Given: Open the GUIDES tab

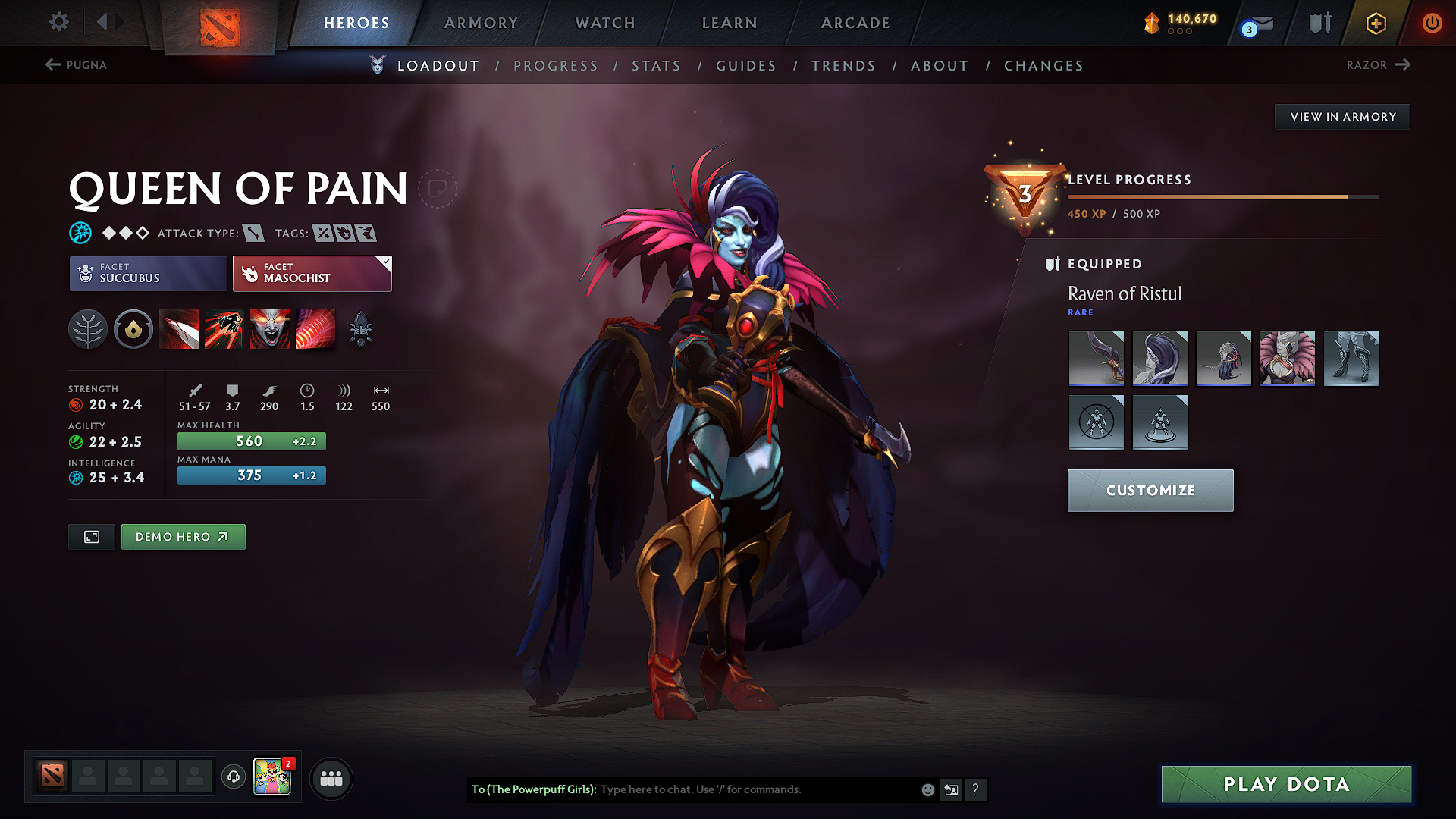Looking at the screenshot, I should pos(745,66).
